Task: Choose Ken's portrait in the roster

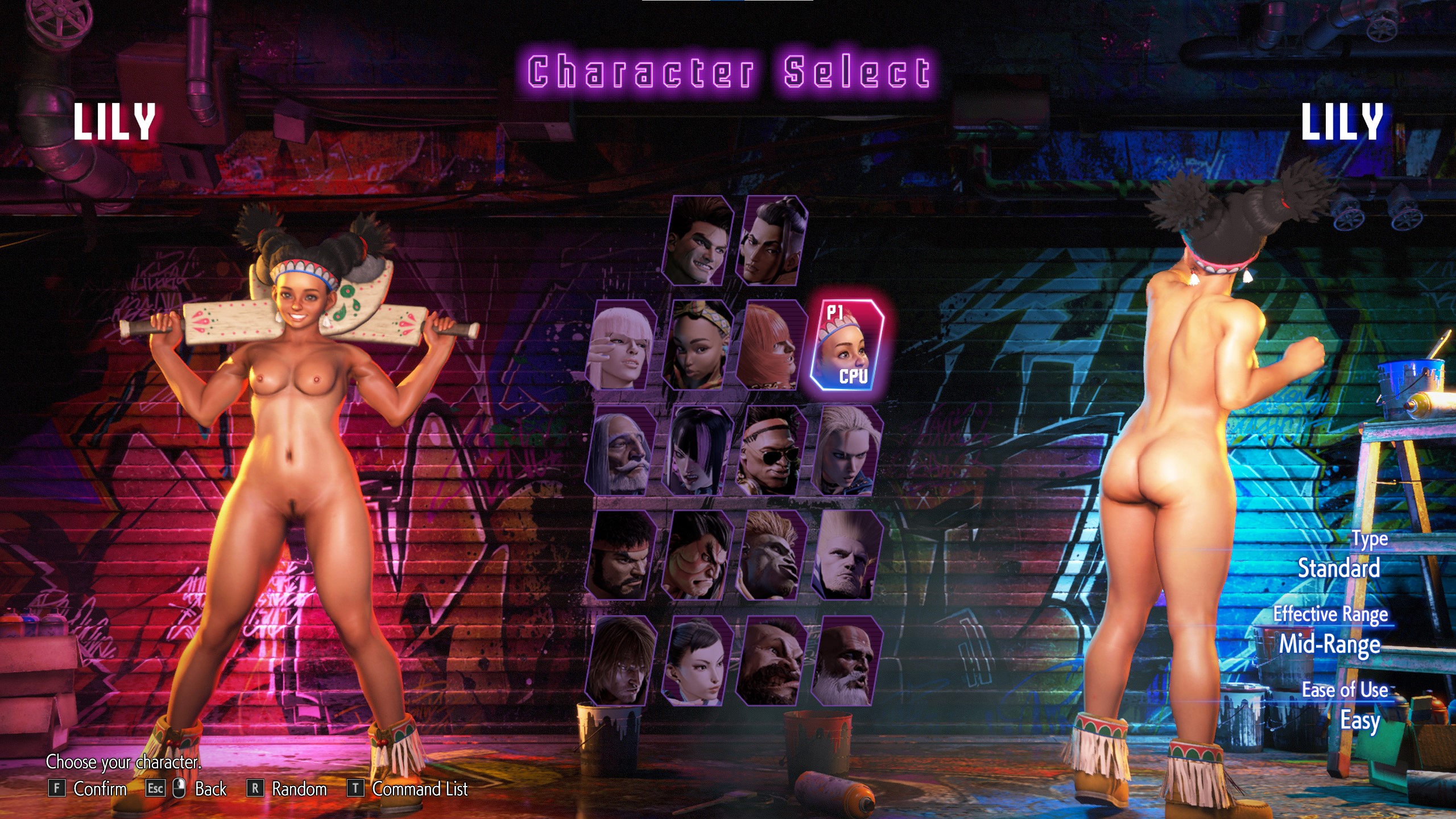Action: pos(621,660)
